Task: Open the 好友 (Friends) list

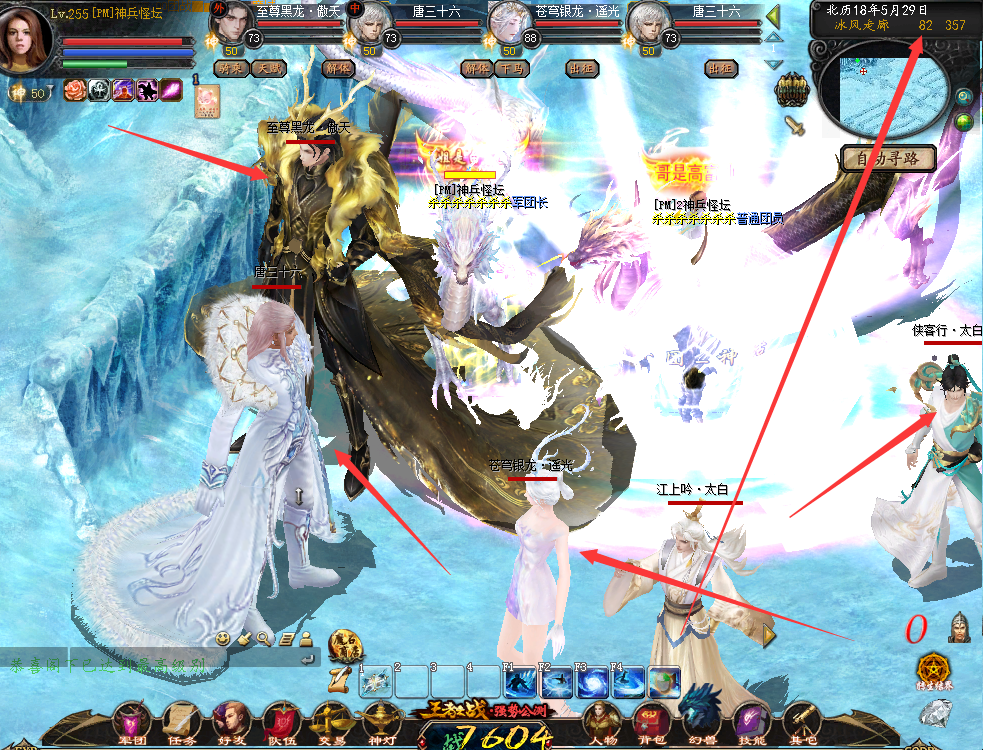Action: coord(231,720)
